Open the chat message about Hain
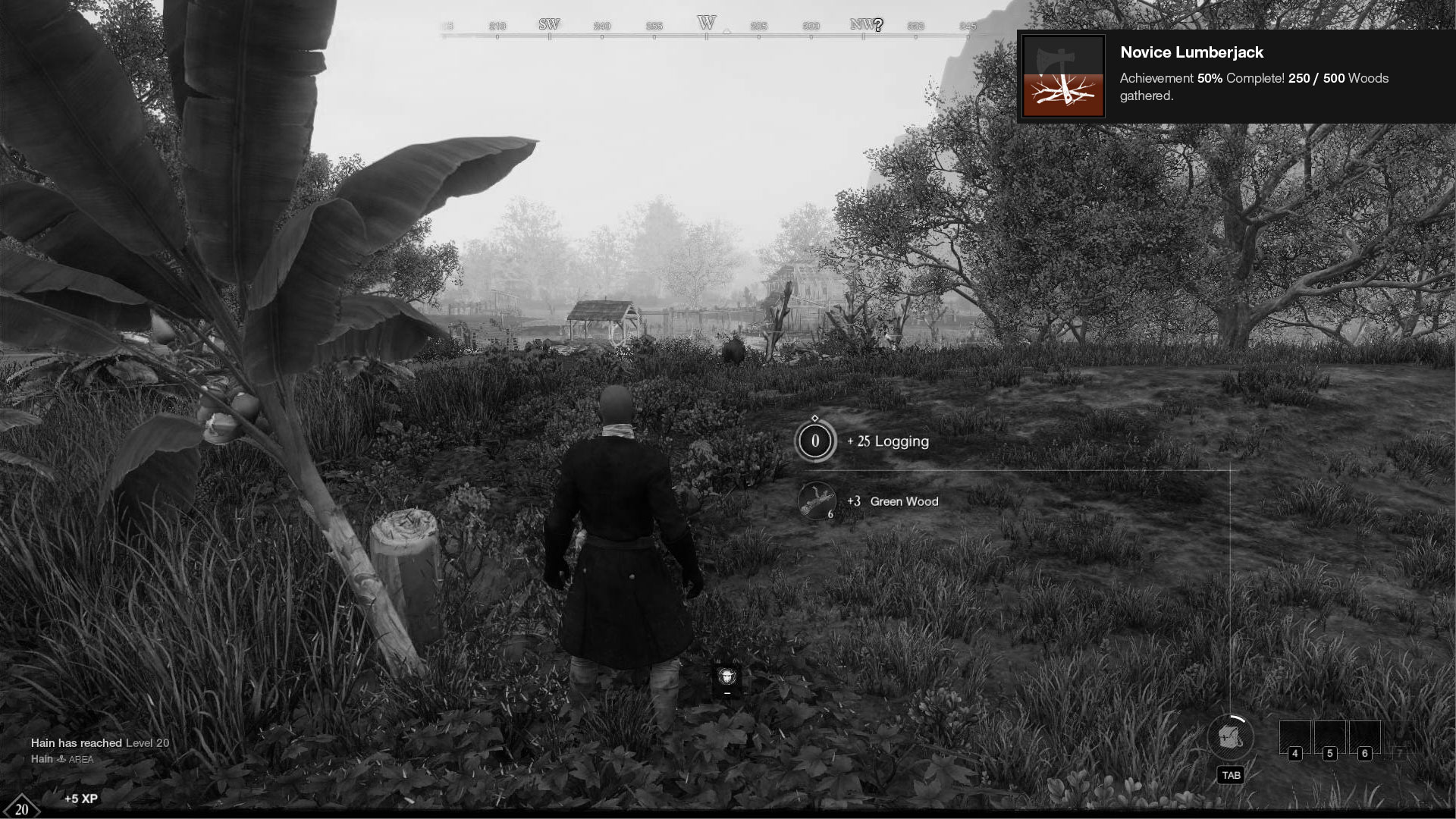This screenshot has width=1456, height=819. (x=99, y=743)
